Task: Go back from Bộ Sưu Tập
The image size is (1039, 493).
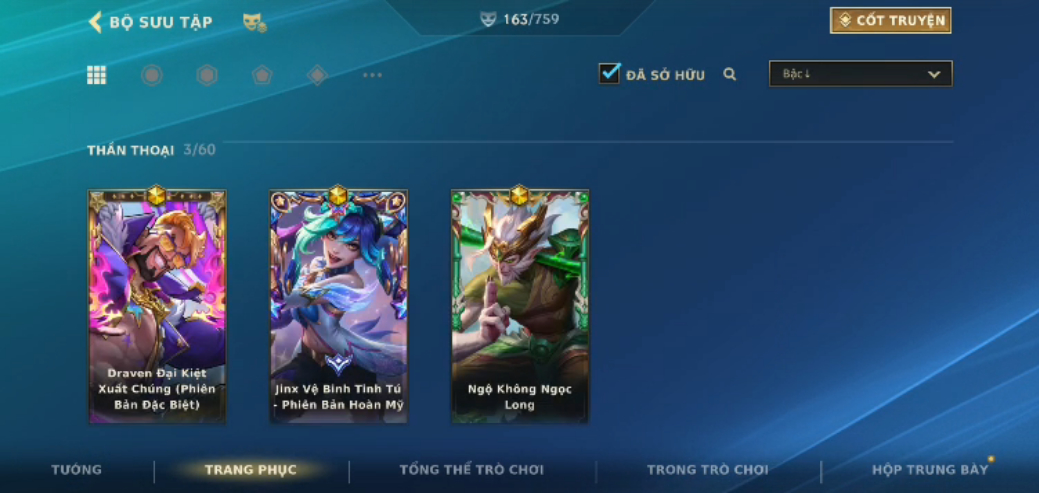Action: tap(96, 22)
